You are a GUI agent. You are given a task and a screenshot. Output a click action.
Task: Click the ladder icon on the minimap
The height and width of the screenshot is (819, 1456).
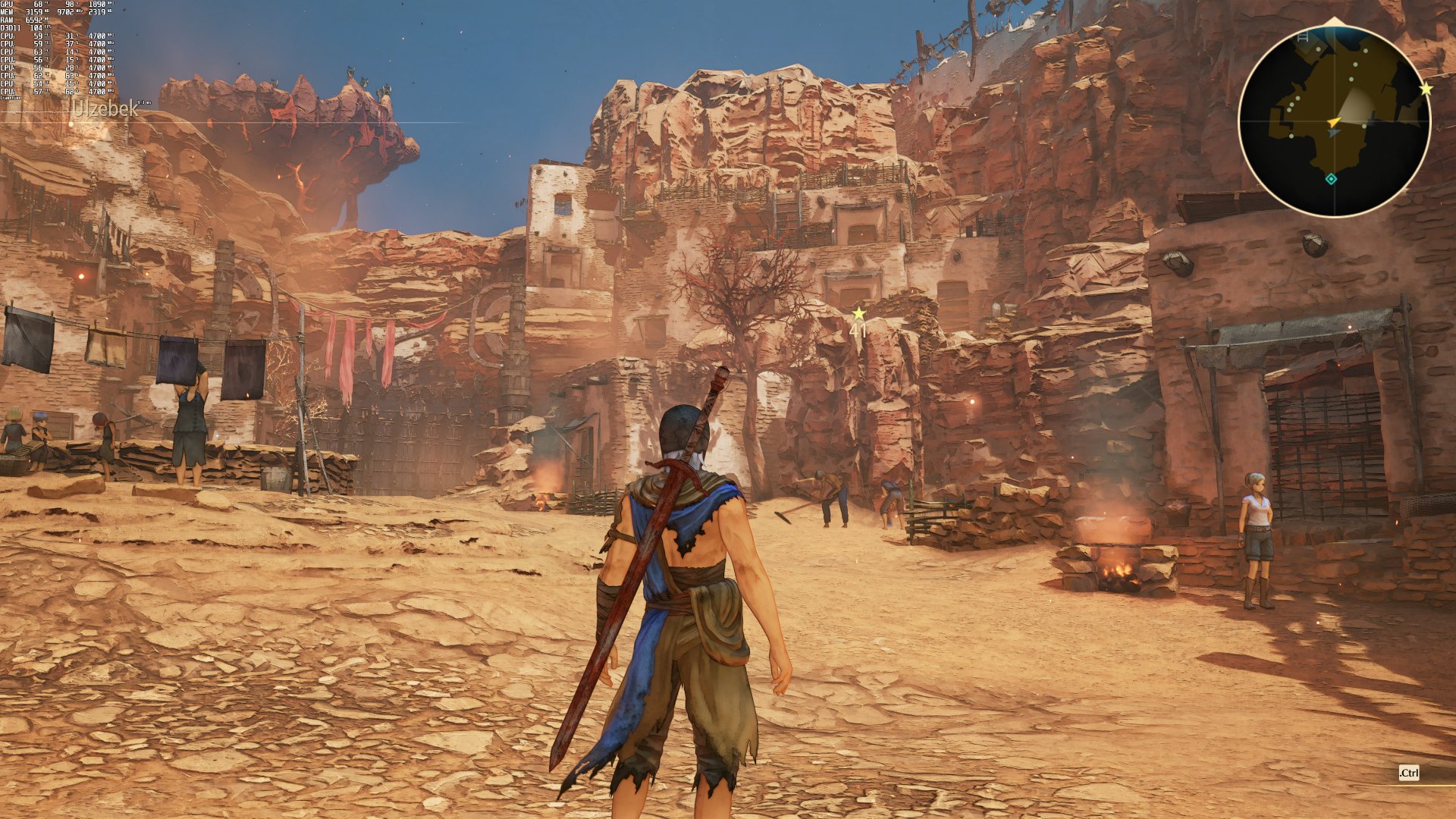coord(1302,37)
